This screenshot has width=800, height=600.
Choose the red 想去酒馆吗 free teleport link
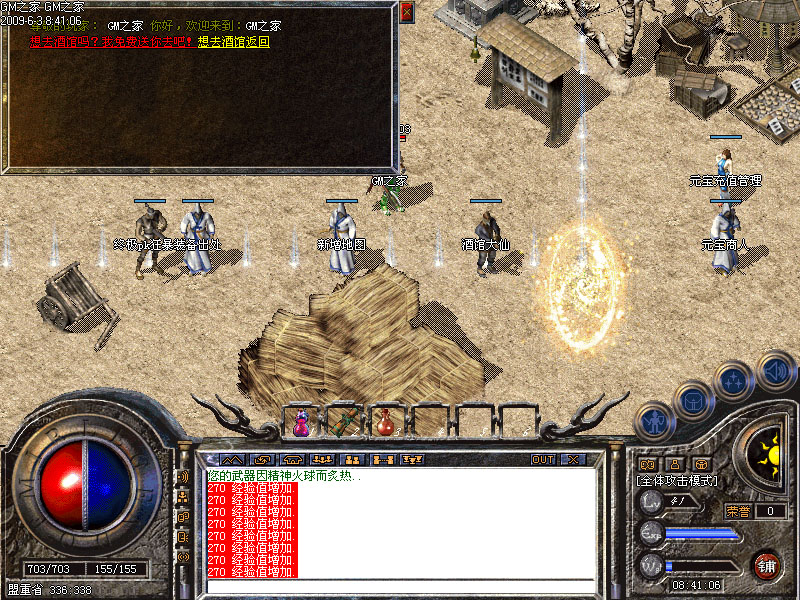point(111,42)
